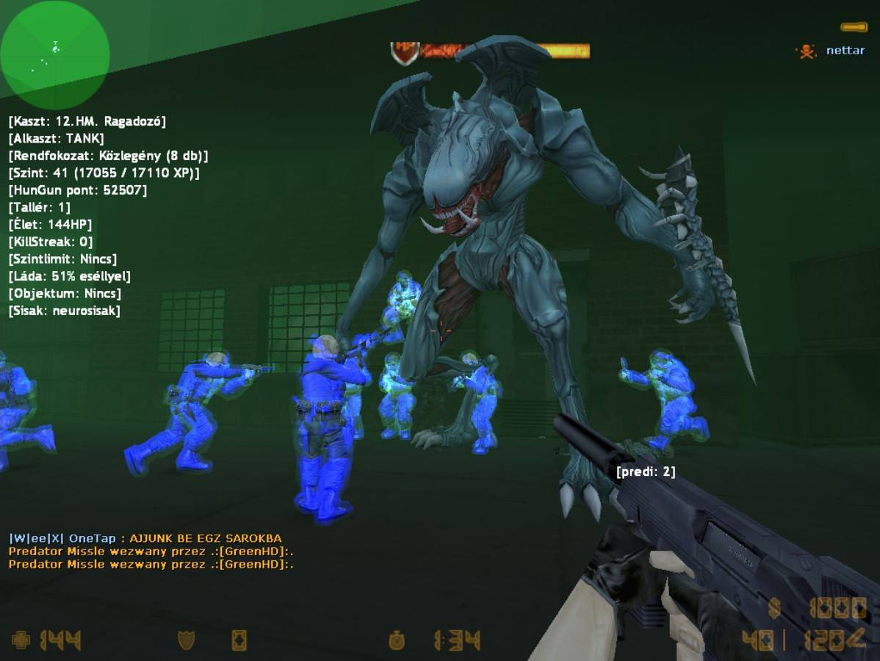Click the round timer stopwatch icon
880x661 pixels.
398,640
